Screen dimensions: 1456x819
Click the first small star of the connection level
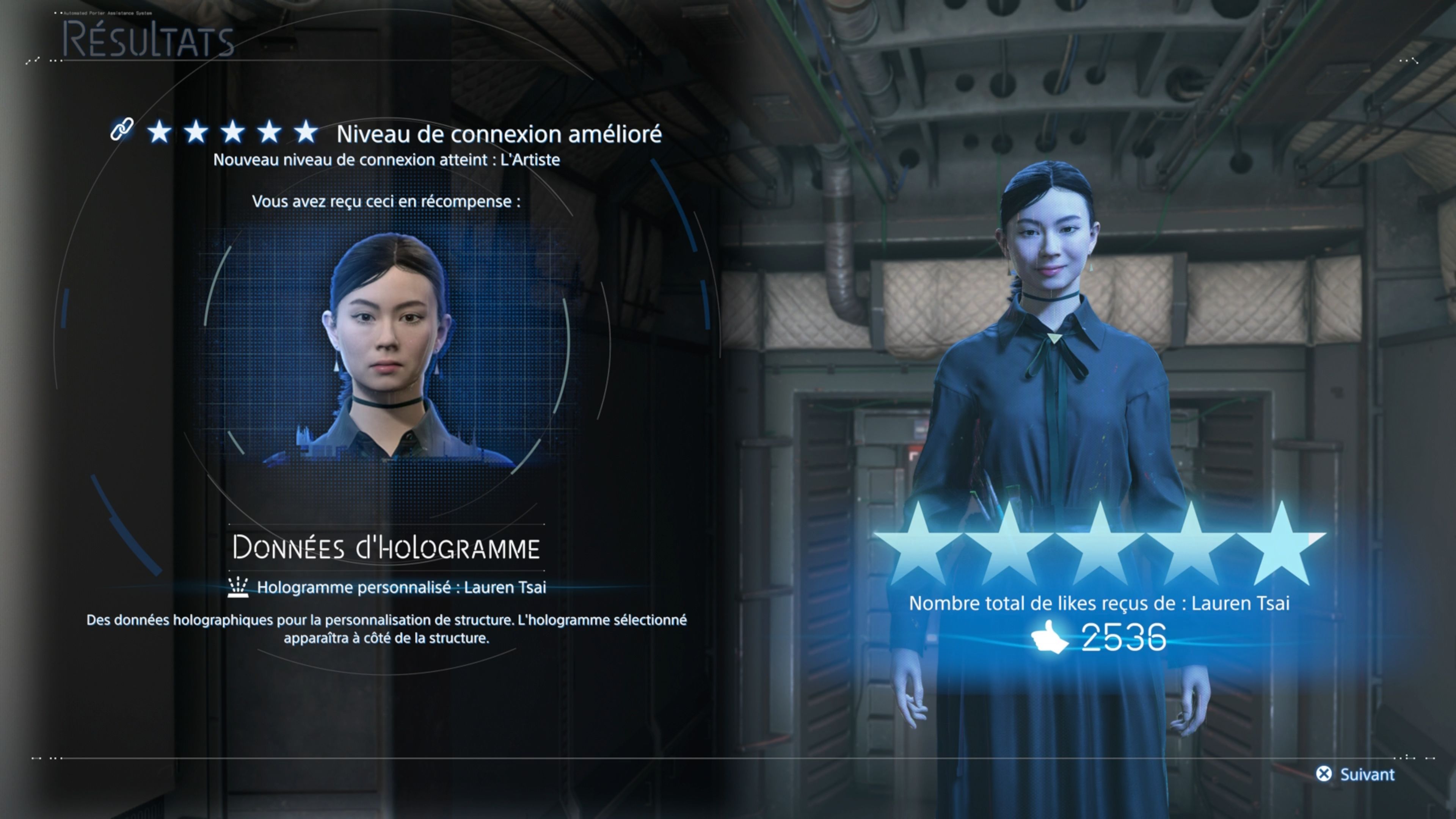[159, 132]
